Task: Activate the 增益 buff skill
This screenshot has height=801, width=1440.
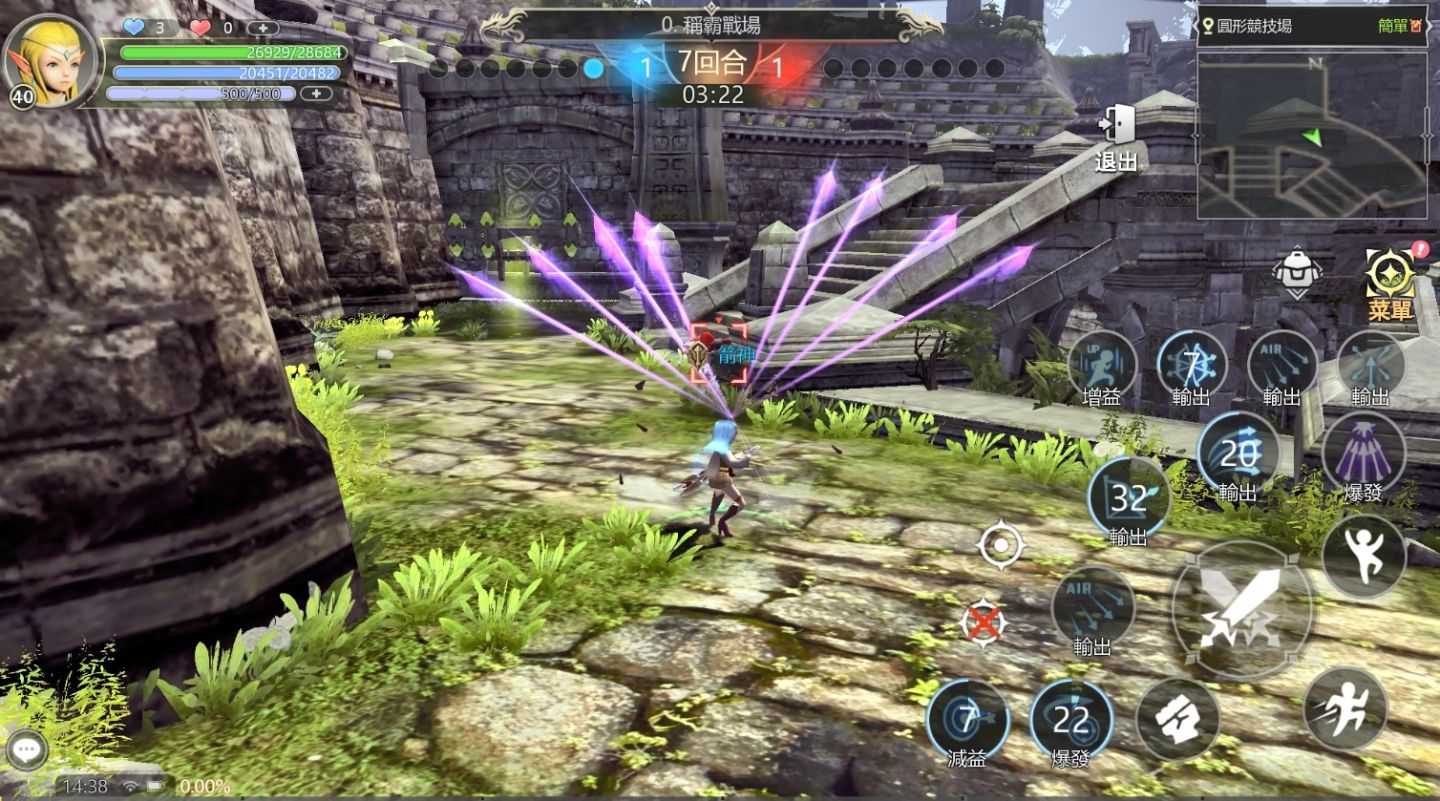Action: (x=1102, y=363)
